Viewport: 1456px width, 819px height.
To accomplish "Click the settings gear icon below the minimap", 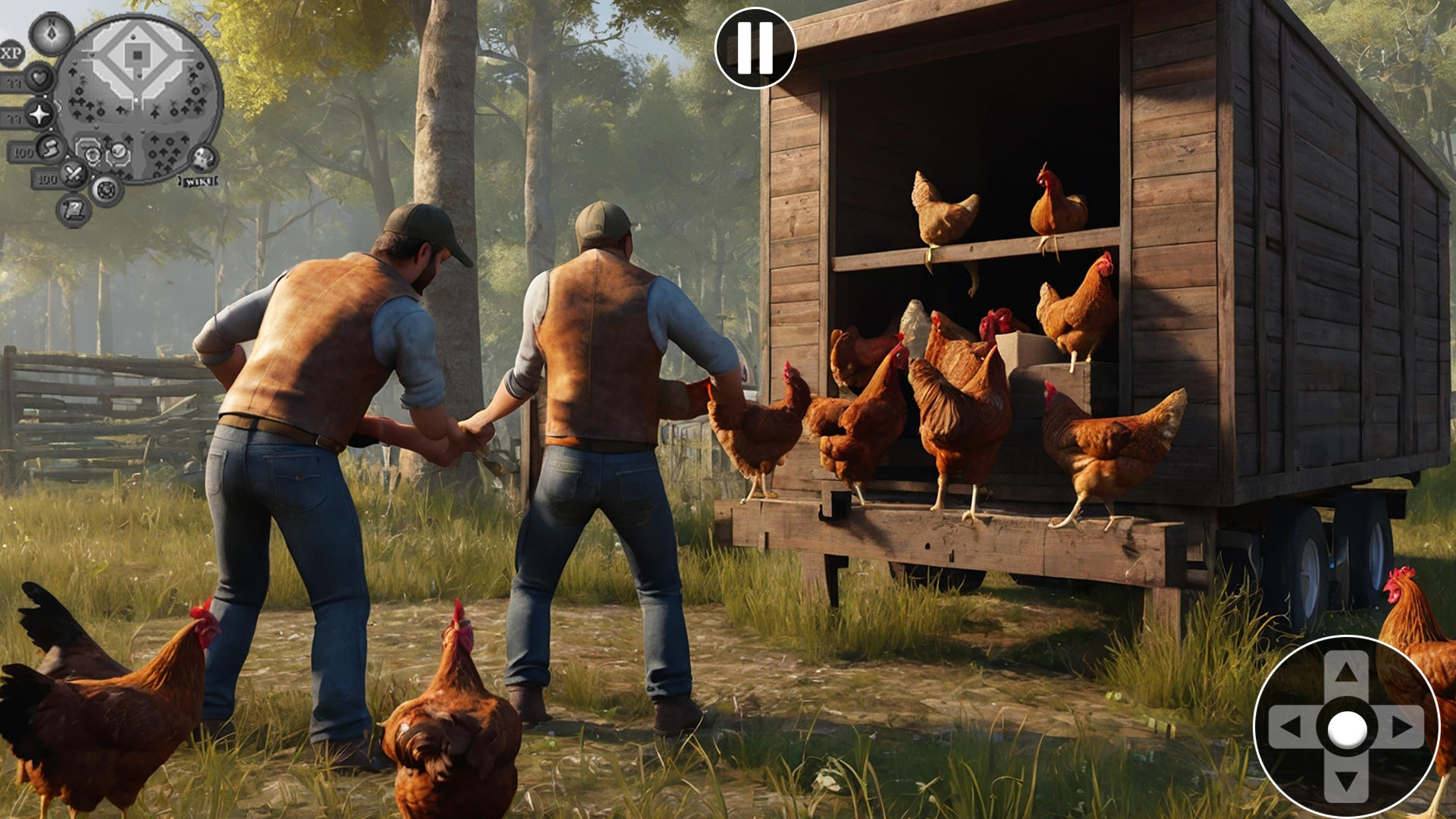I will [108, 191].
